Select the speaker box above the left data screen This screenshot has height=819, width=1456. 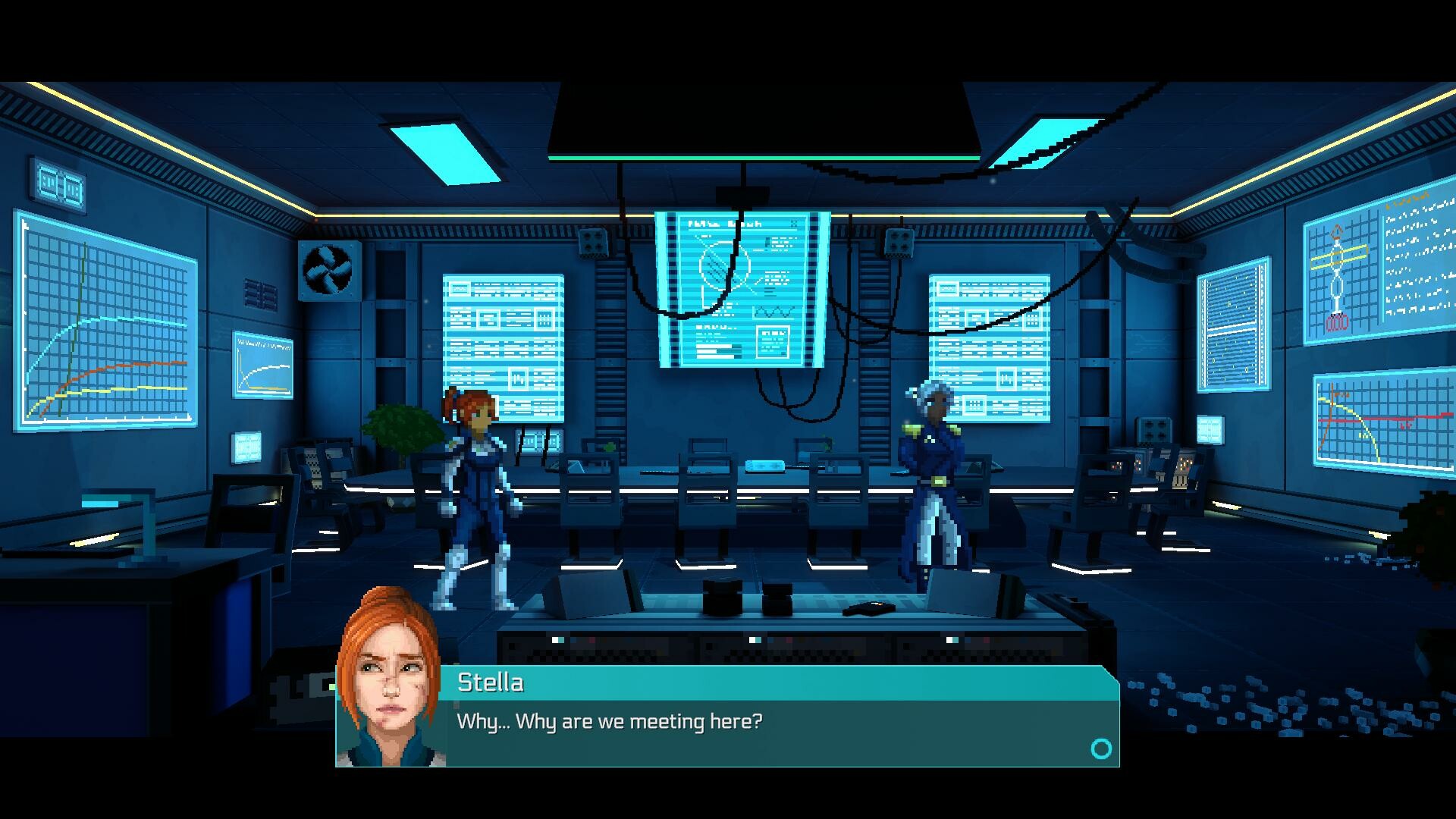594,243
